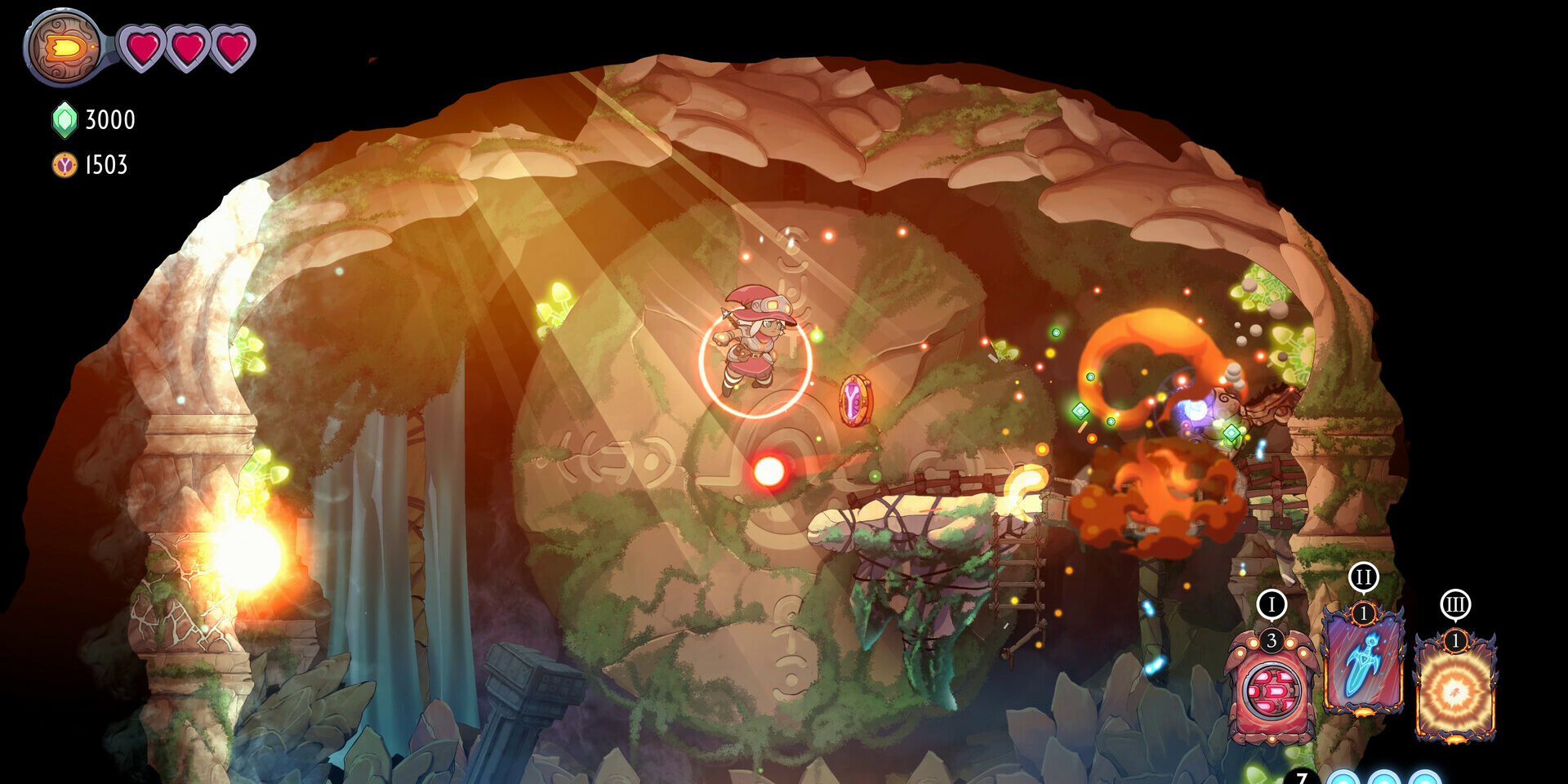Click the bullet medallion weapon icon

point(65,47)
